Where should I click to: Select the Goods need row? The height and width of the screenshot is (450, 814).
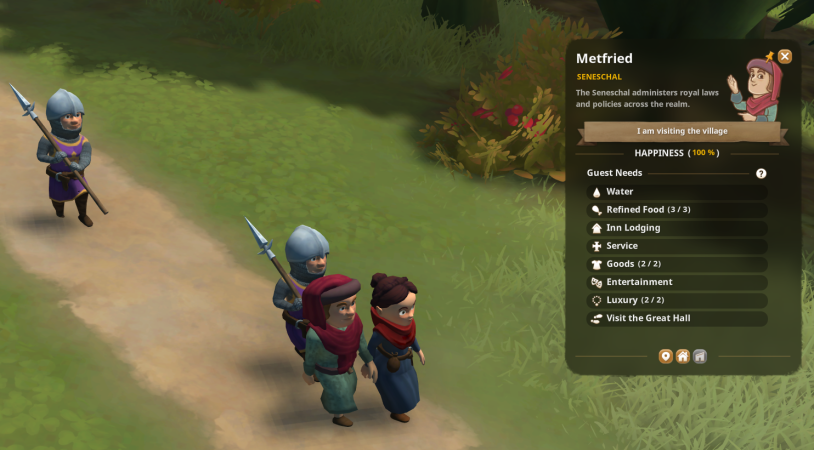(677, 264)
